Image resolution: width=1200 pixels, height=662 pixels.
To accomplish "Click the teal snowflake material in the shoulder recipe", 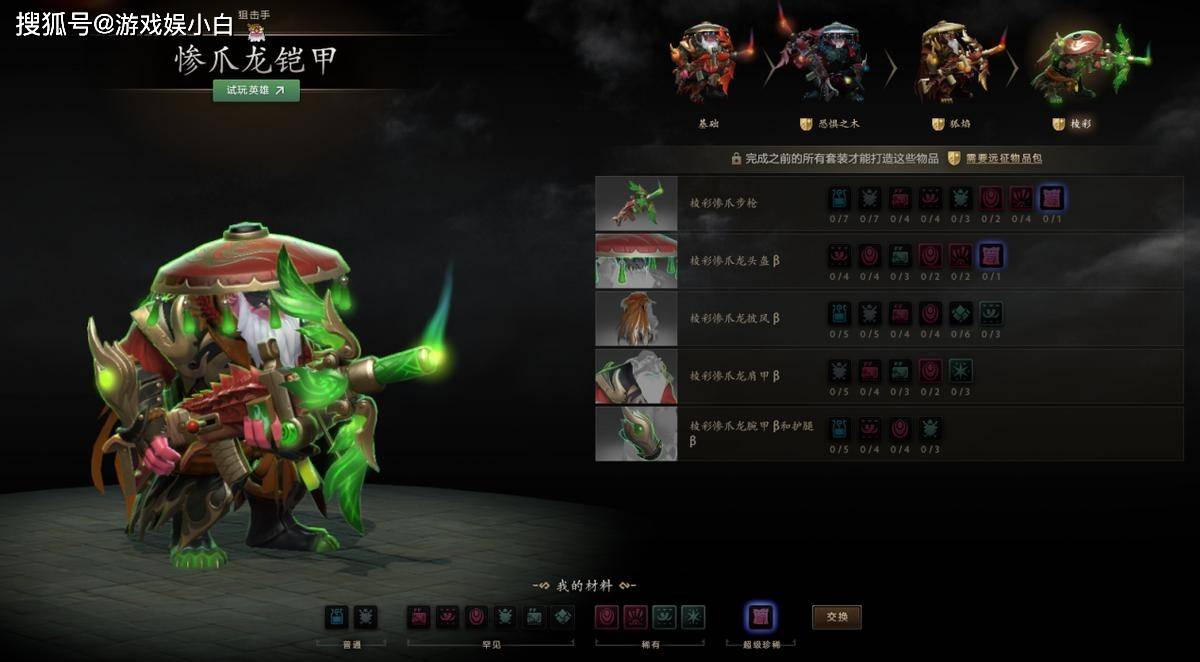I will (x=961, y=371).
